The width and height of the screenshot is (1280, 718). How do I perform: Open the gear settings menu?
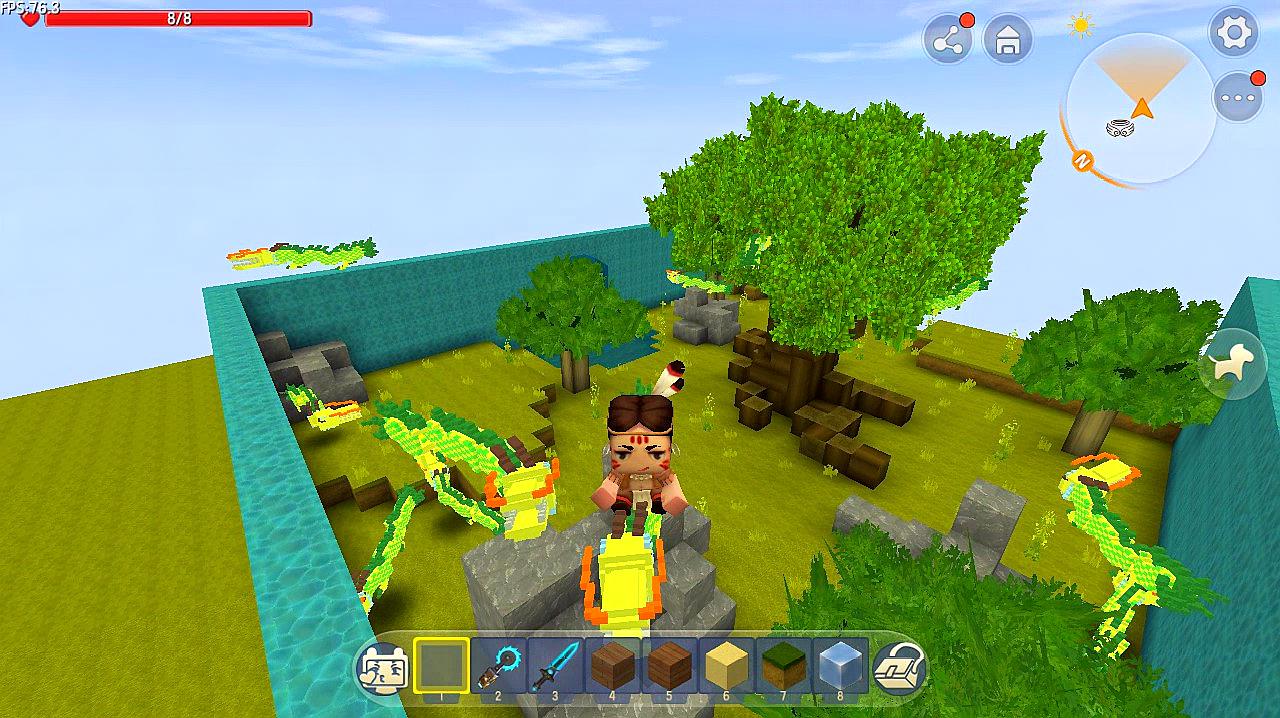pyautogui.click(x=1234, y=33)
